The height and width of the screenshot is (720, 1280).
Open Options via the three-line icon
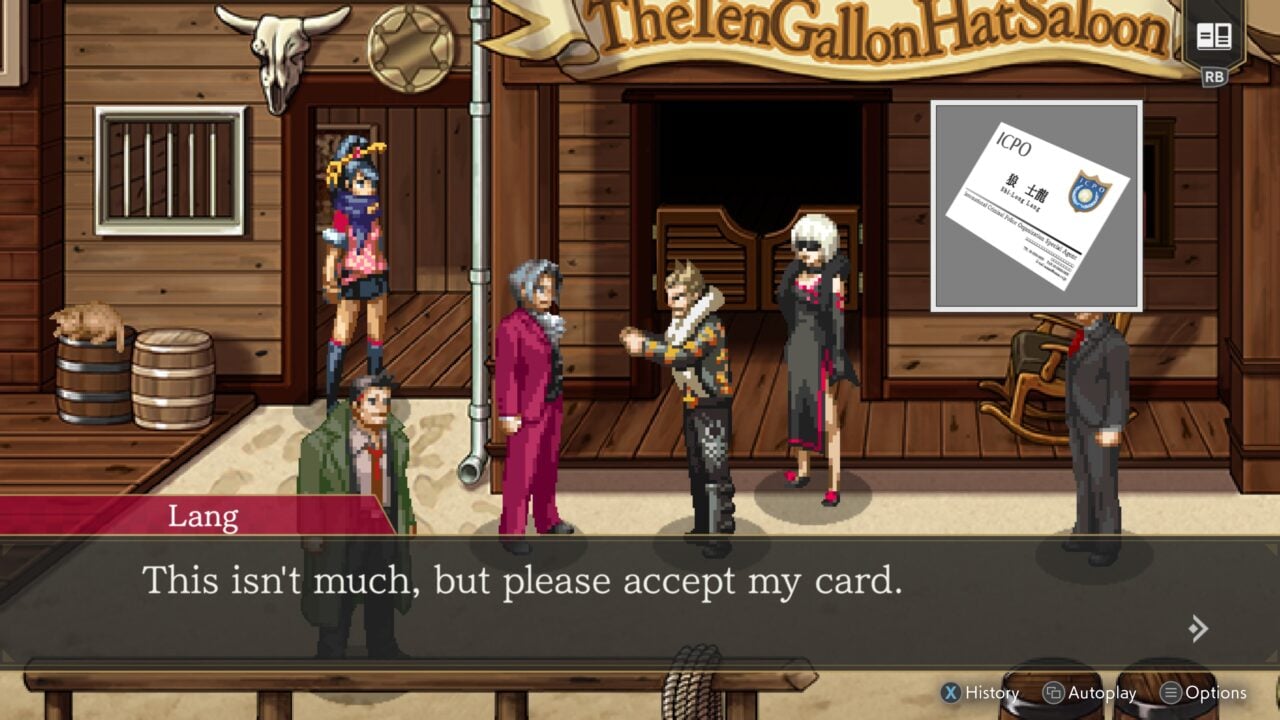pos(1172,692)
